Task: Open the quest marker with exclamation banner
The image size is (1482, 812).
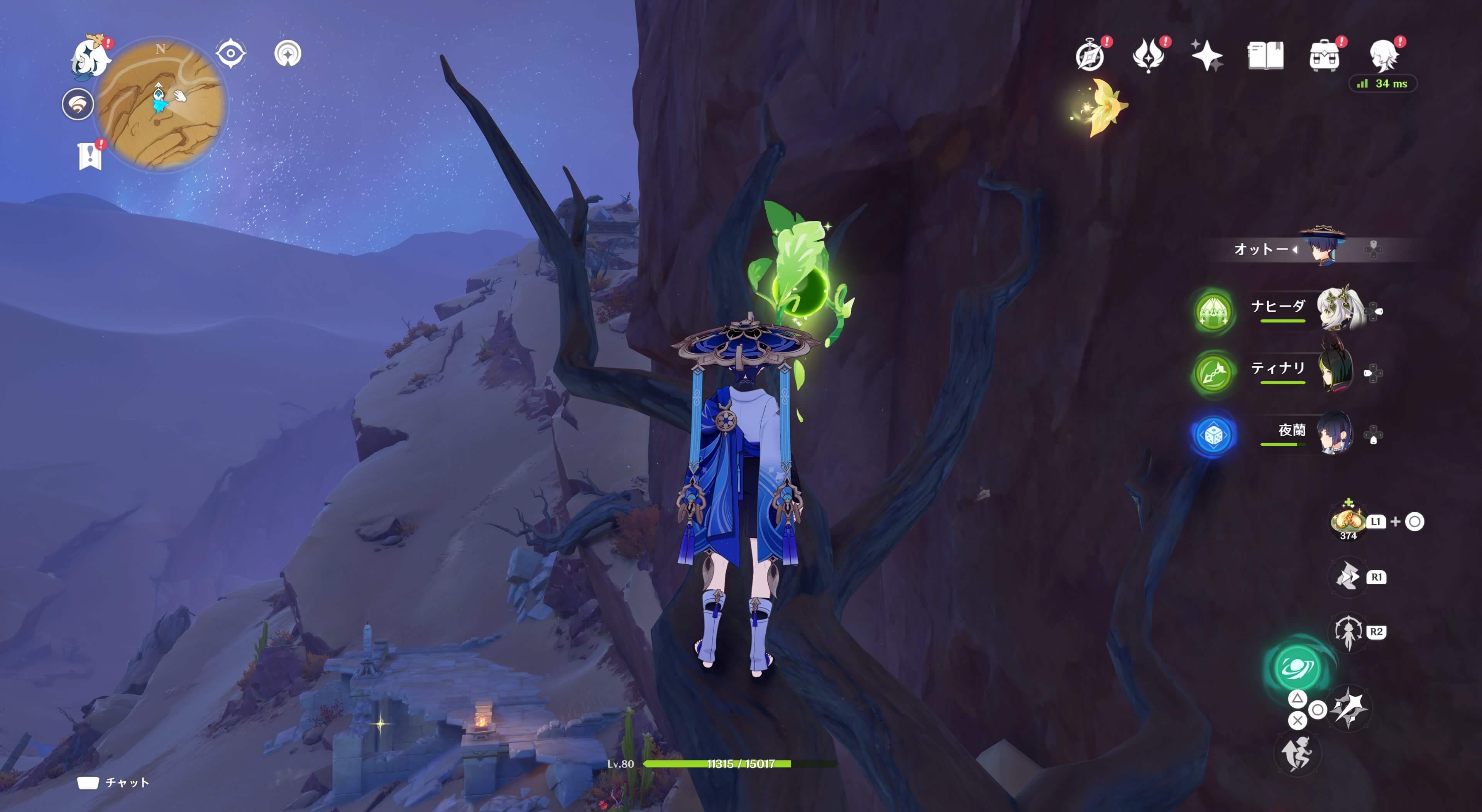Action: [x=90, y=155]
